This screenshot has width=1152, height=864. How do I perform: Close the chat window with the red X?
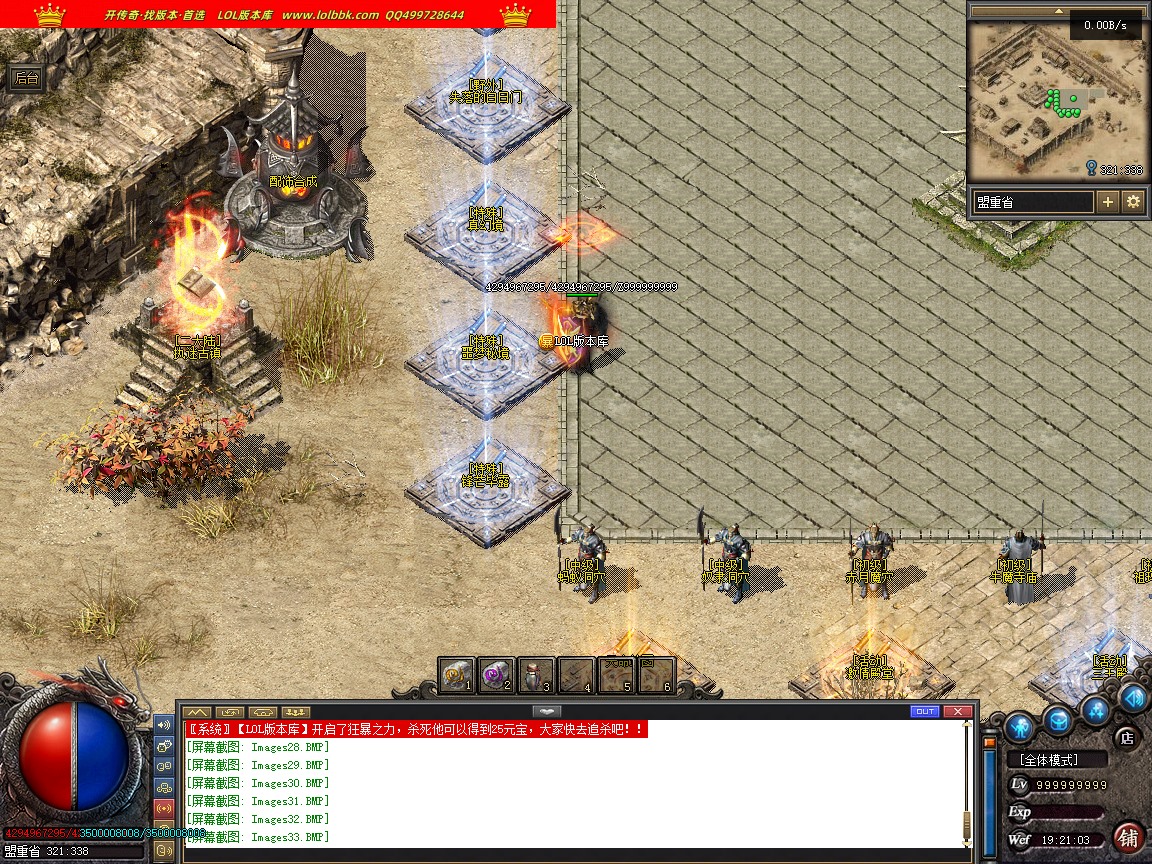[957, 711]
